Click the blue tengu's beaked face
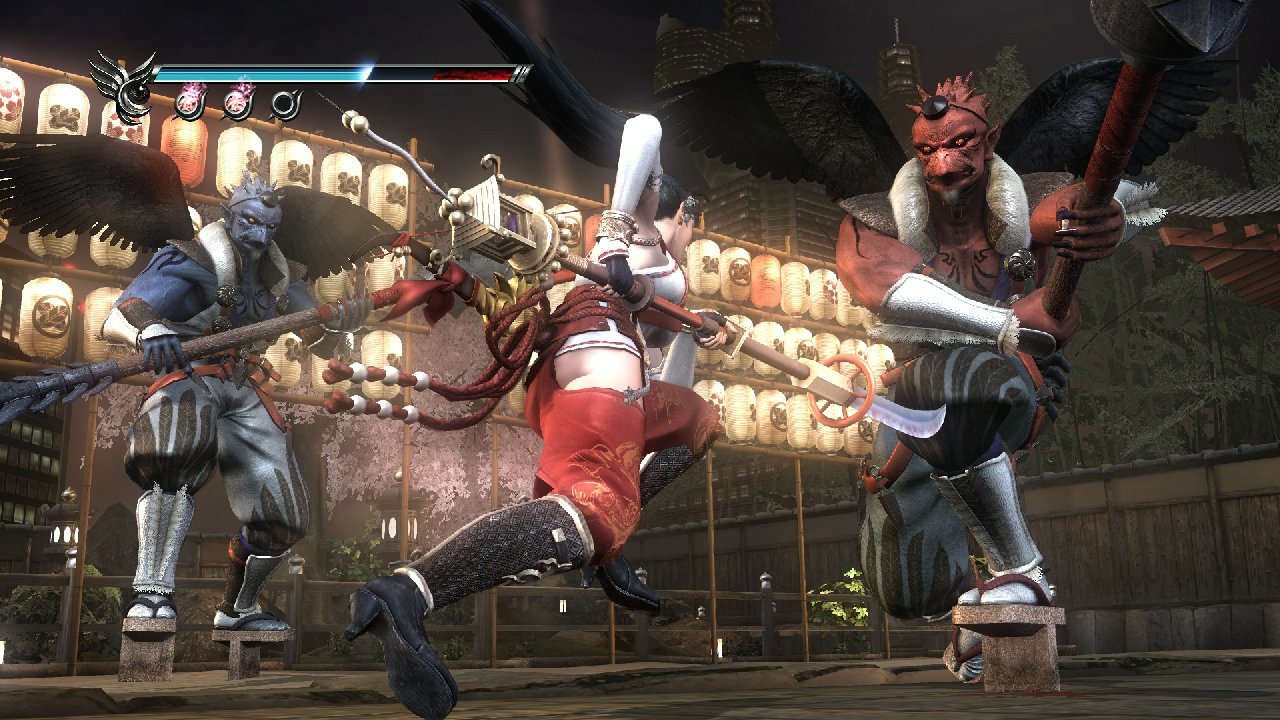The image size is (1280, 720). (255, 230)
